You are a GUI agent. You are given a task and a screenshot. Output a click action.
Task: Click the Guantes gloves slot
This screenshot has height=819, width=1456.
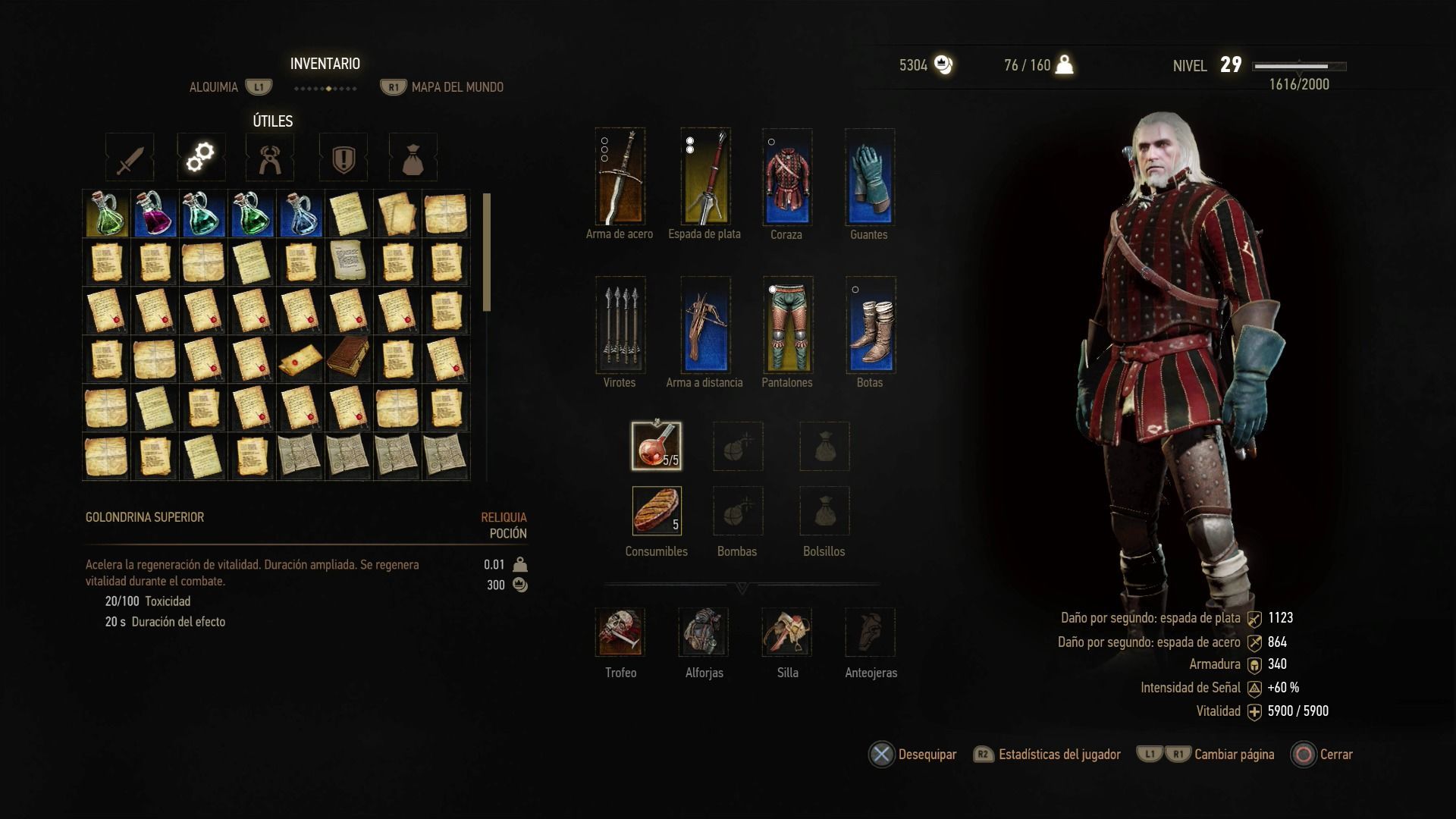[870, 177]
